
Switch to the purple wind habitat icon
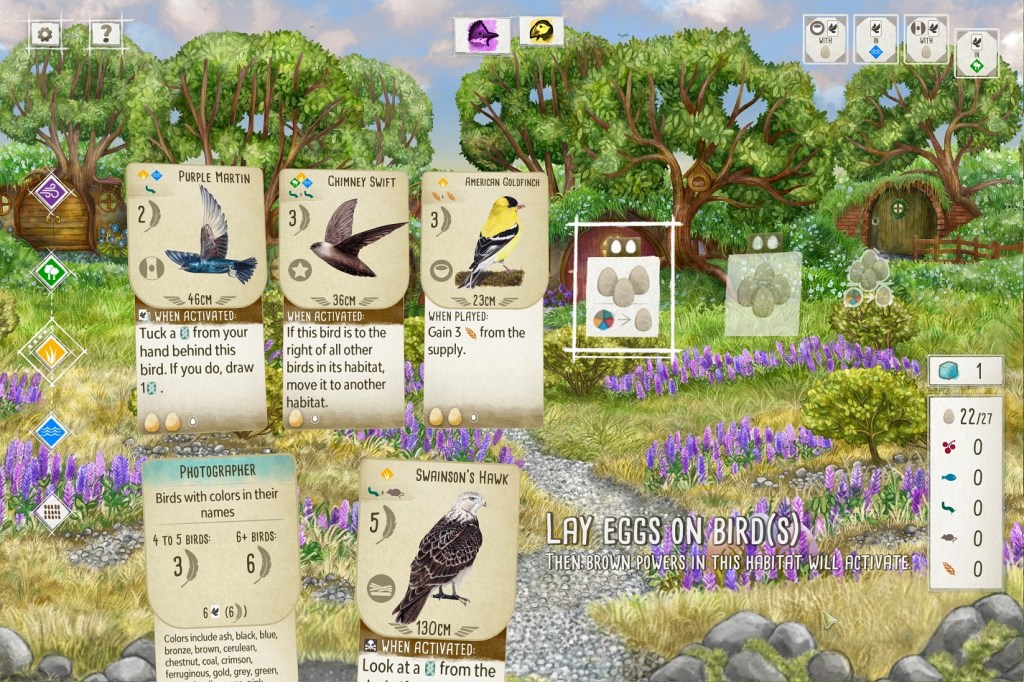[50, 192]
